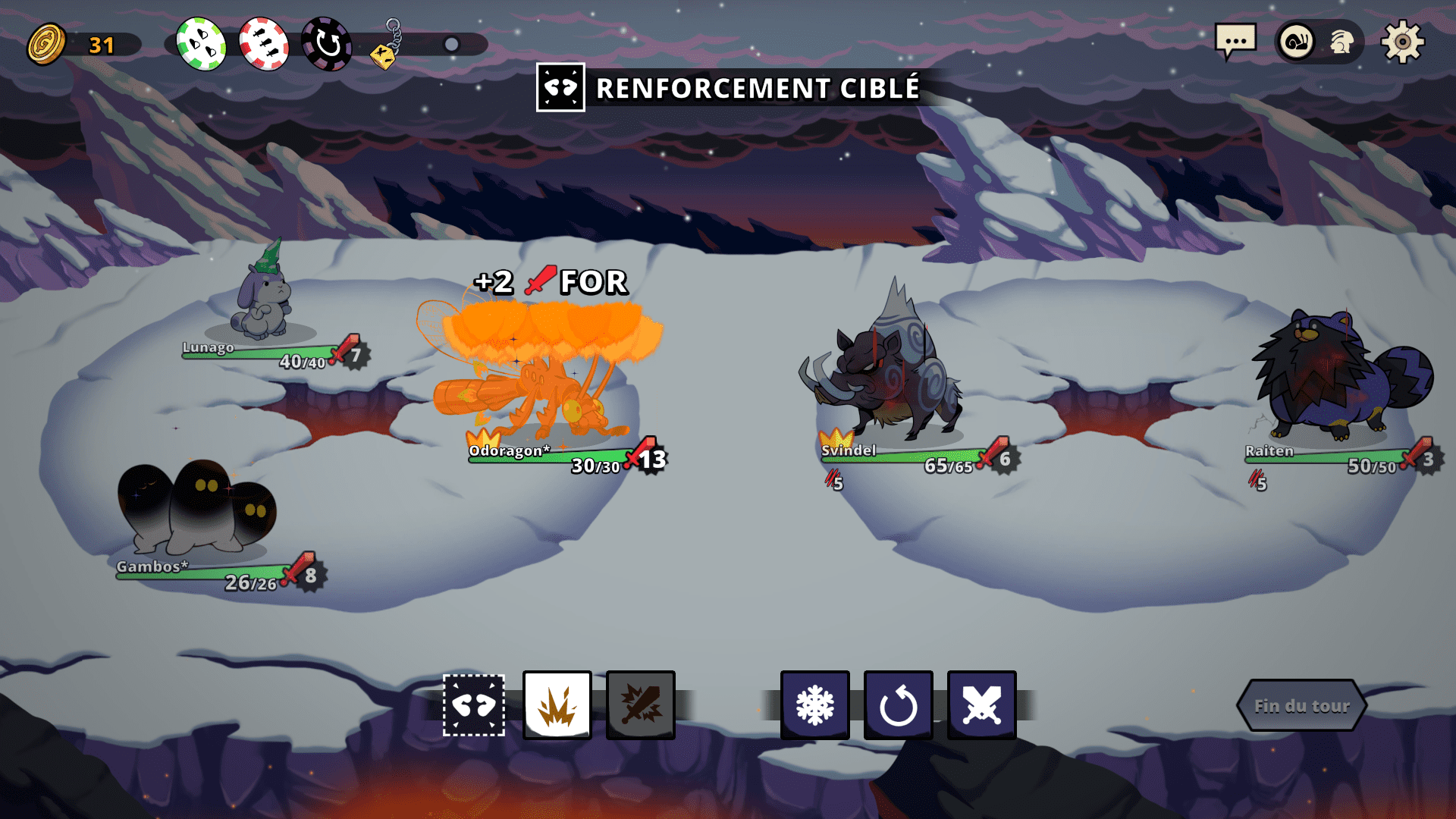Choose the crossed swords attack action
Image resolution: width=1456 pixels, height=819 pixels.
click(982, 705)
